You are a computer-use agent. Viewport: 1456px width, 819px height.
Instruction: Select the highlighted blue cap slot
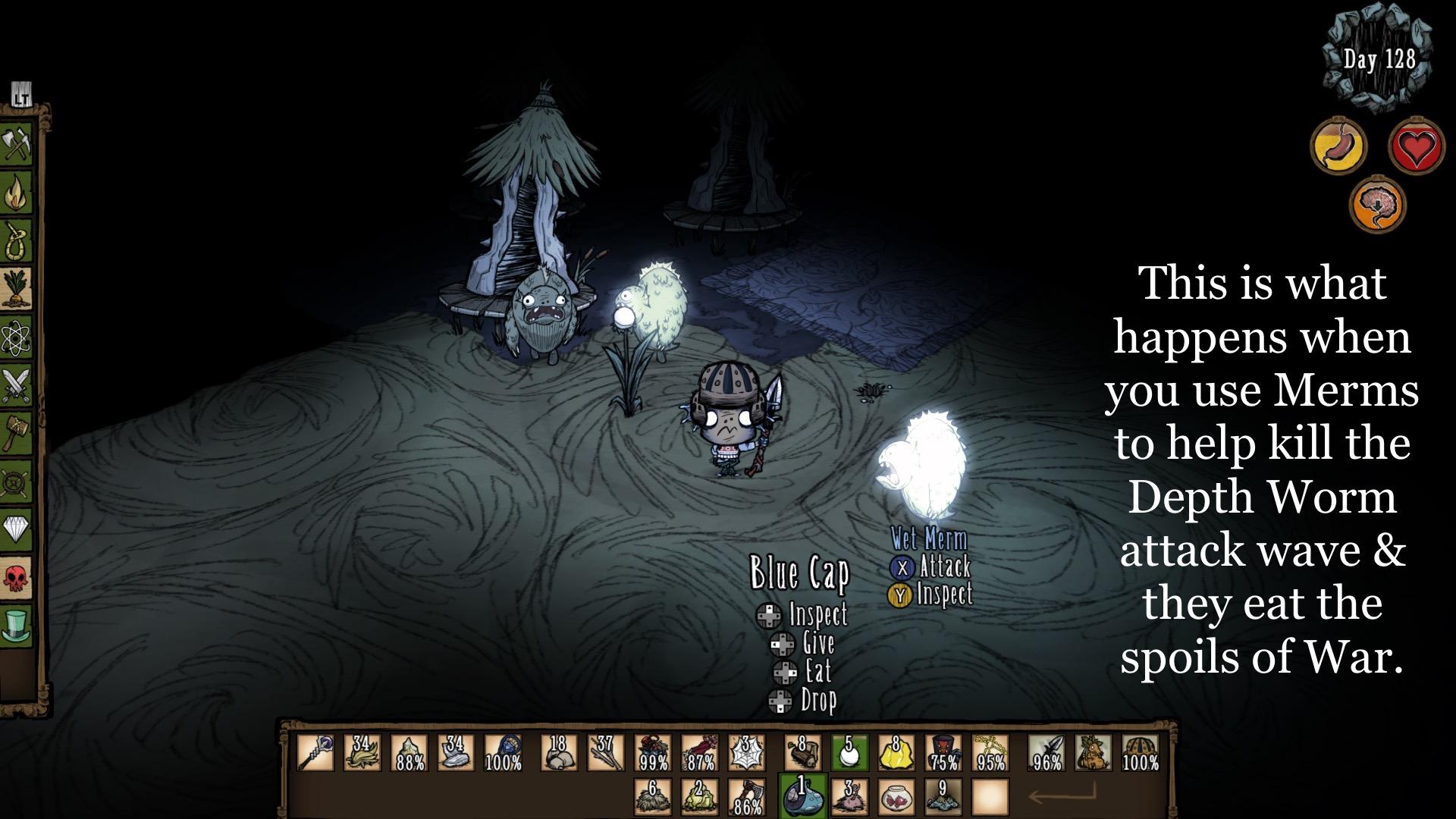pyautogui.click(x=800, y=796)
